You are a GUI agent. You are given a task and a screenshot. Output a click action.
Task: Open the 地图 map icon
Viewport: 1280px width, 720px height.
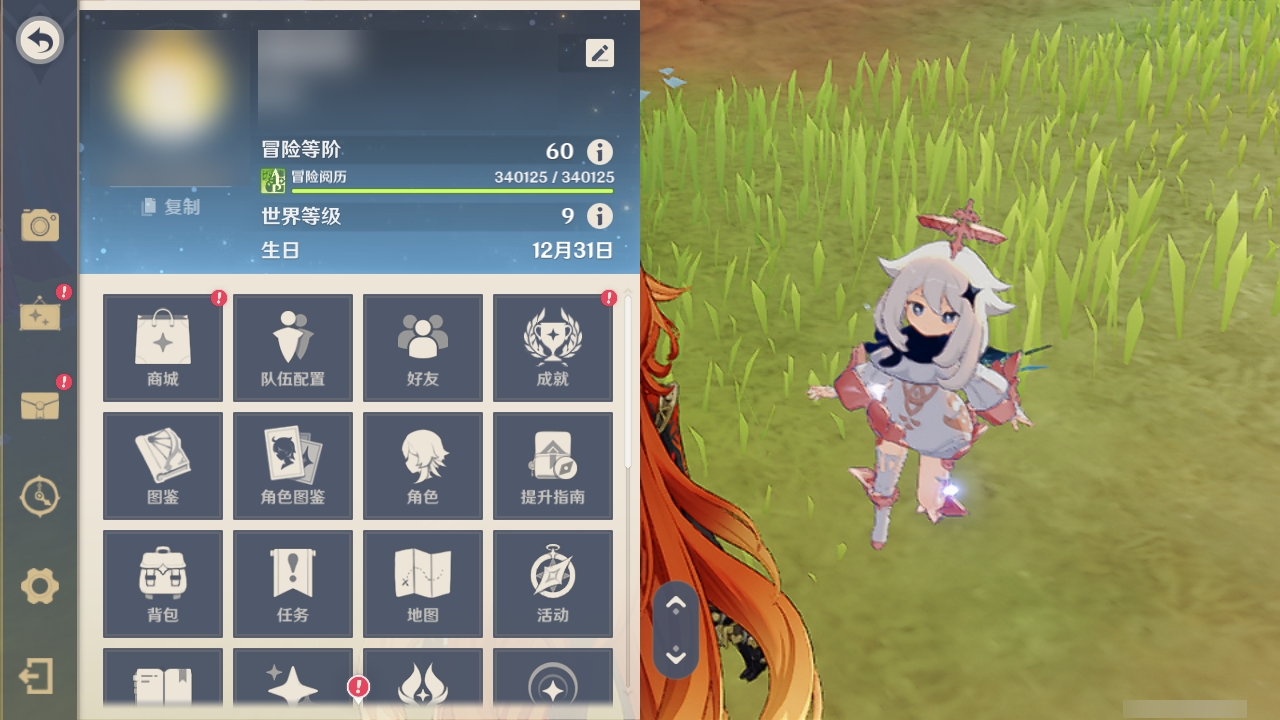(x=423, y=583)
